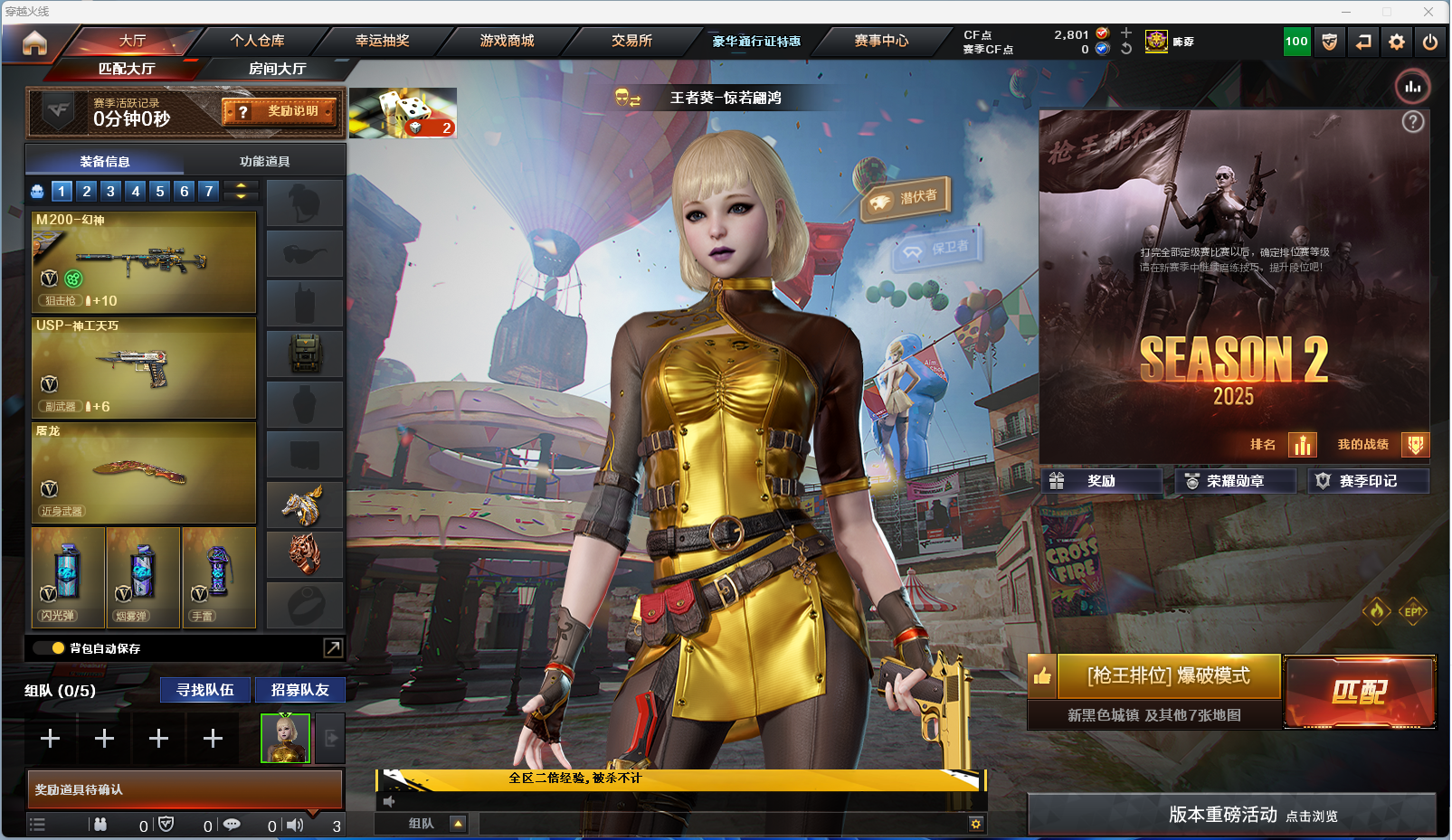Switch to the 房间大厅 tab
This screenshot has width=1452, height=840.
tap(277, 69)
